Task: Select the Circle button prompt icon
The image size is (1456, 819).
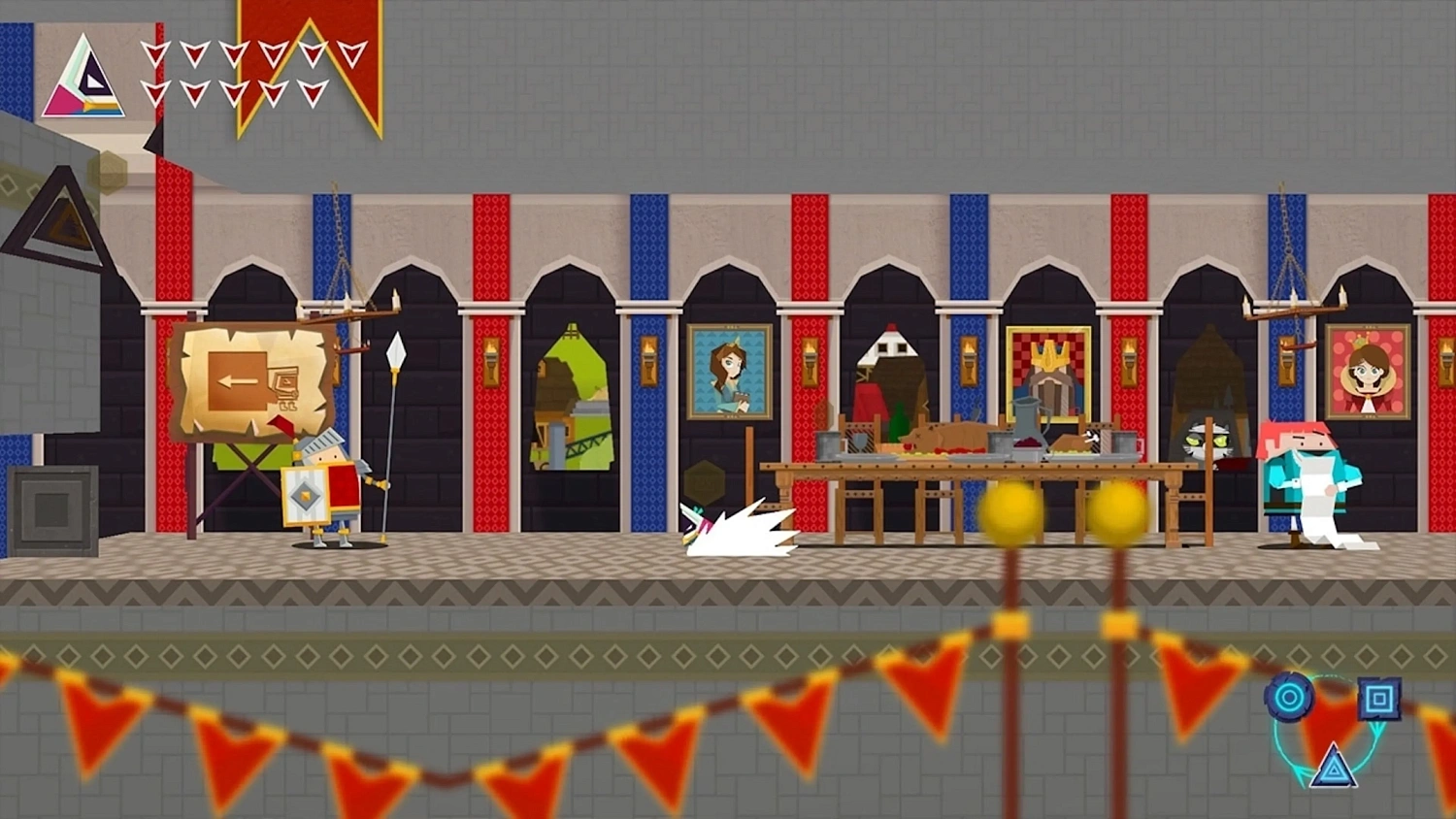Action: [x=1288, y=696]
